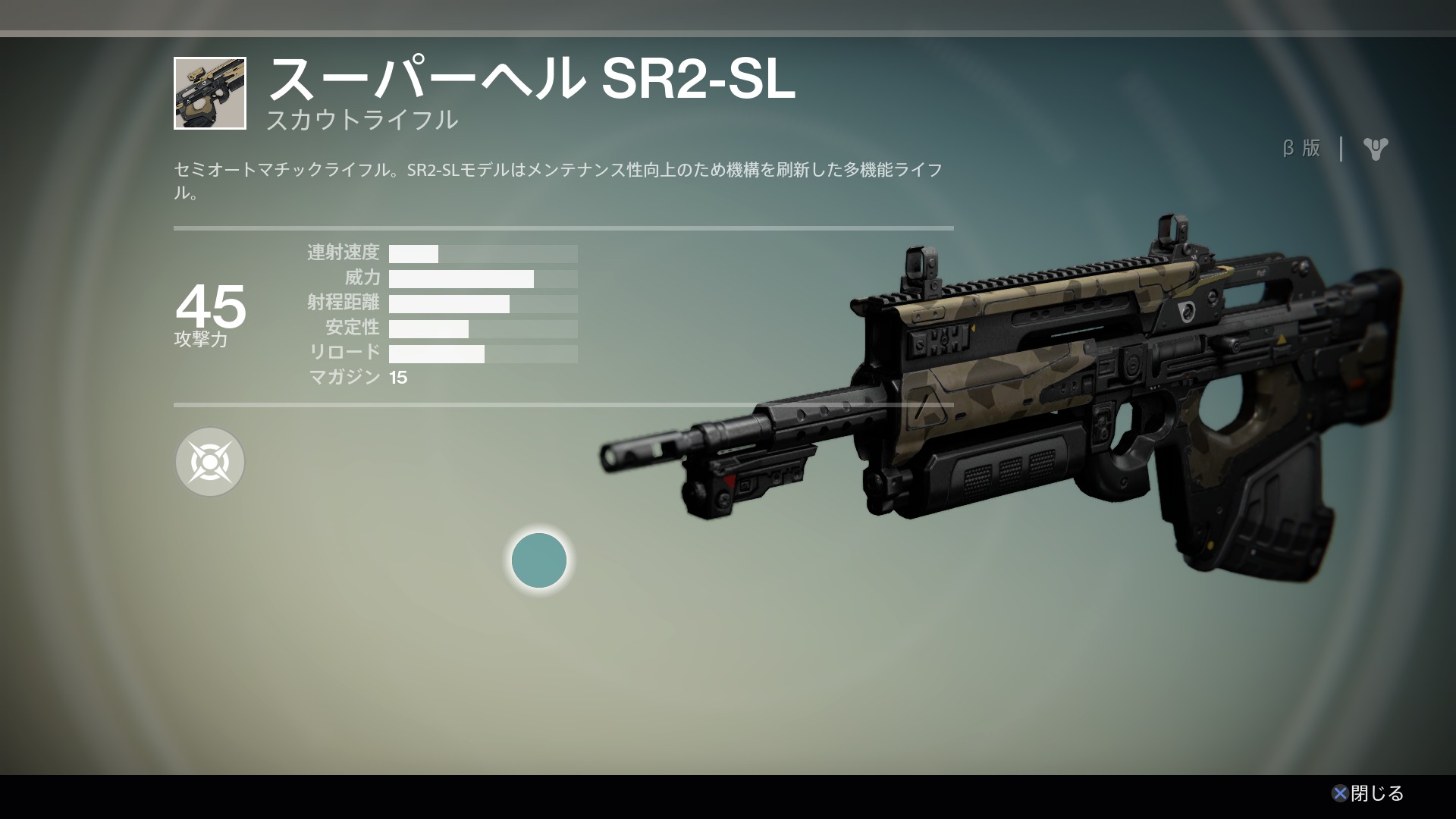1456x819 pixels.
Task: Select the crosshair perk node icon
Action: pos(210,462)
